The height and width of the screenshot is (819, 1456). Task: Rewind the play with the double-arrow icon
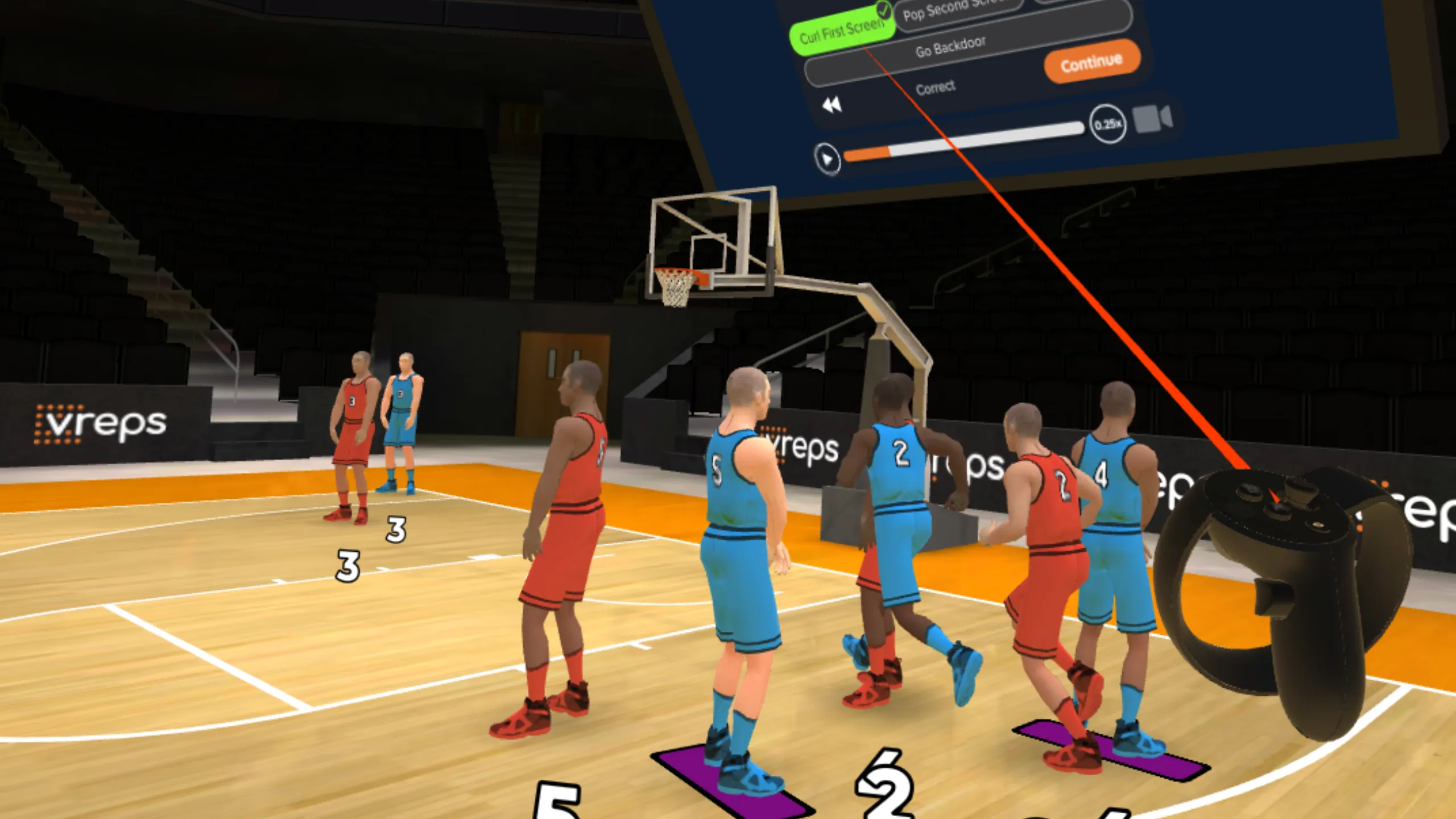[832, 105]
